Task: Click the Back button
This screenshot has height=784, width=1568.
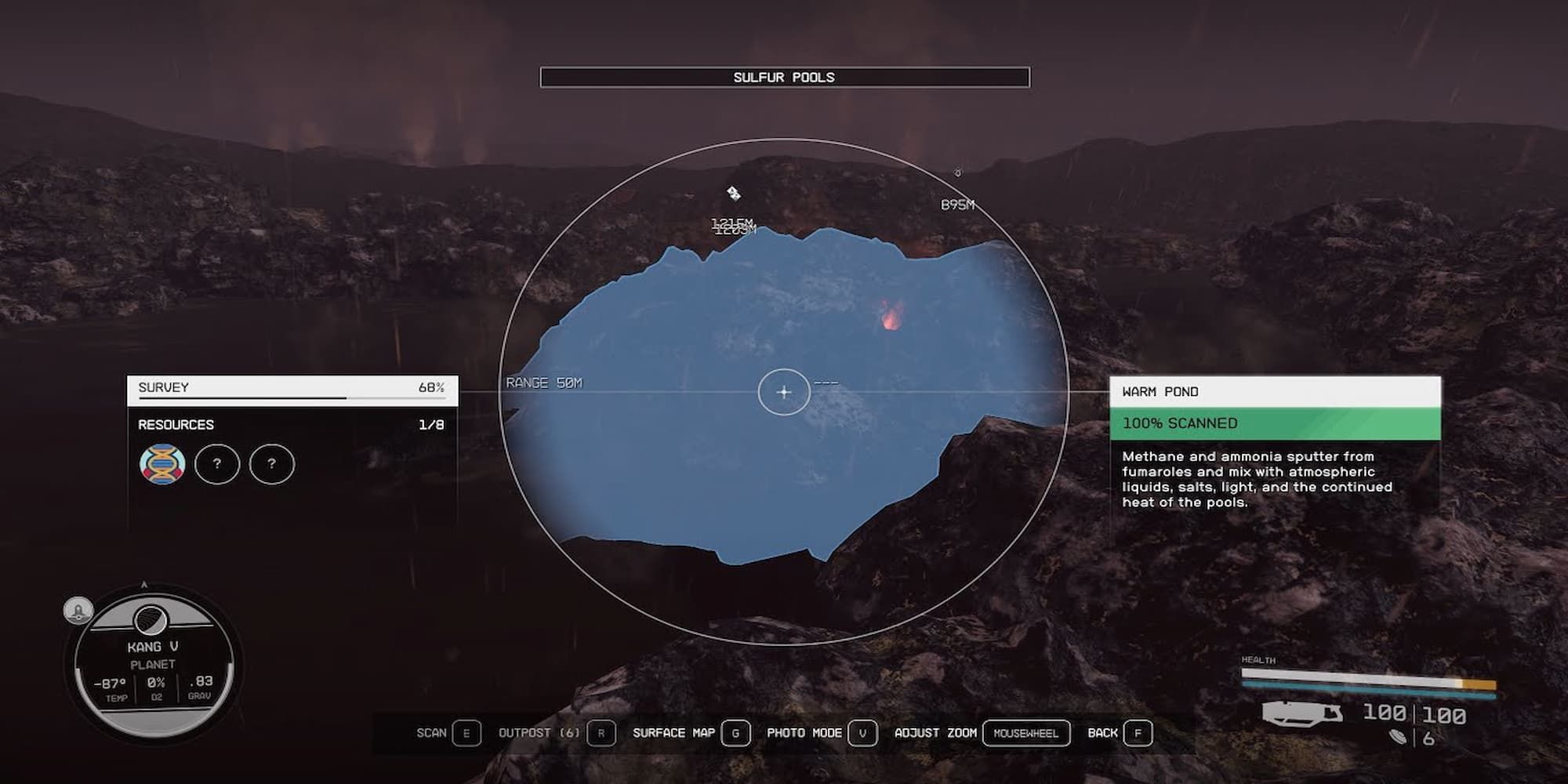Action: tap(1137, 733)
